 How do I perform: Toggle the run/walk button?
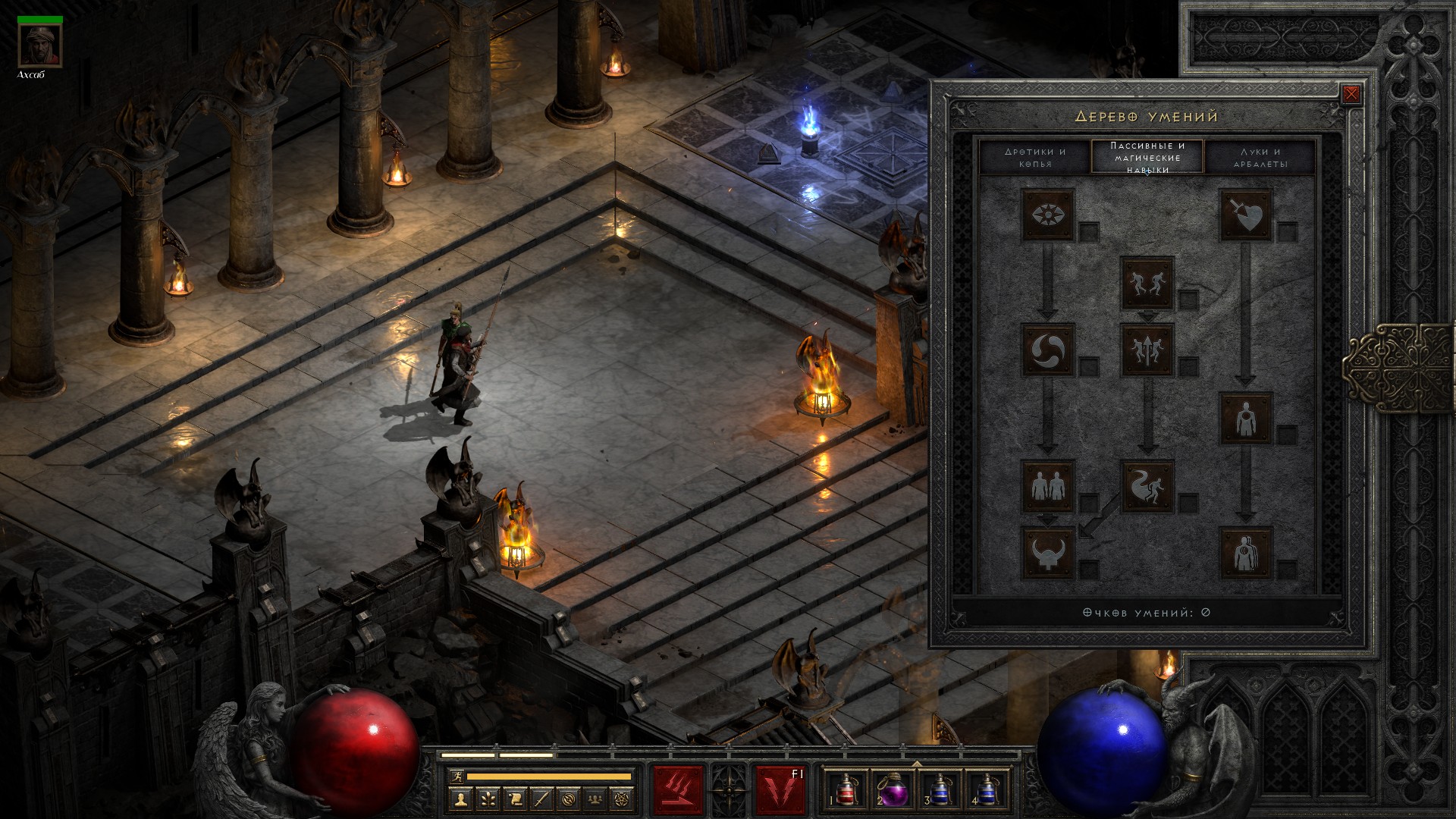(457, 777)
